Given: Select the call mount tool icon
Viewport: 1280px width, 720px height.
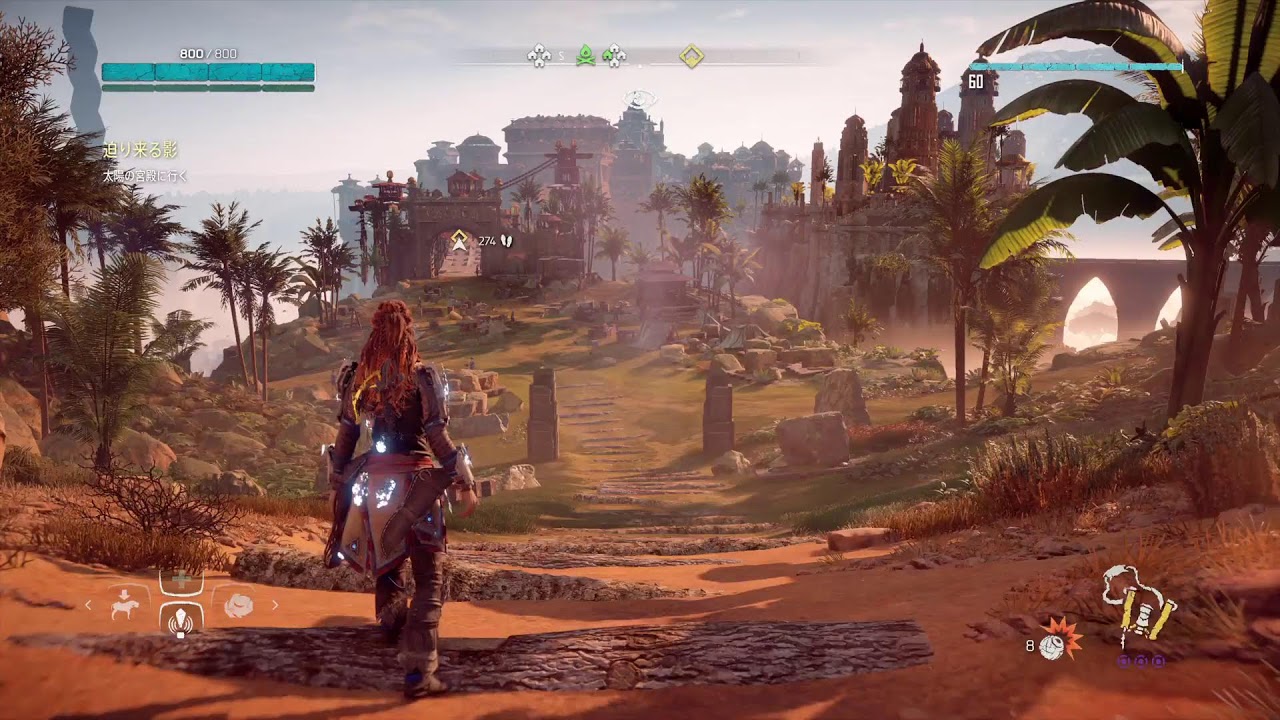Looking at the screenshot, I should (126, 604).
